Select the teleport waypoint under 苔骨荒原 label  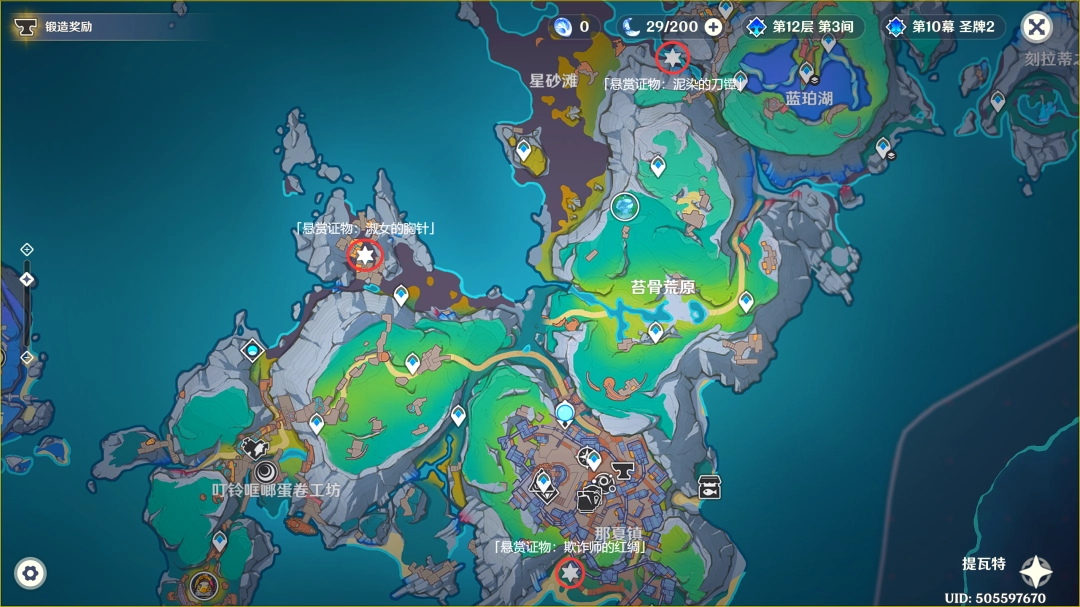coord(655,332)
